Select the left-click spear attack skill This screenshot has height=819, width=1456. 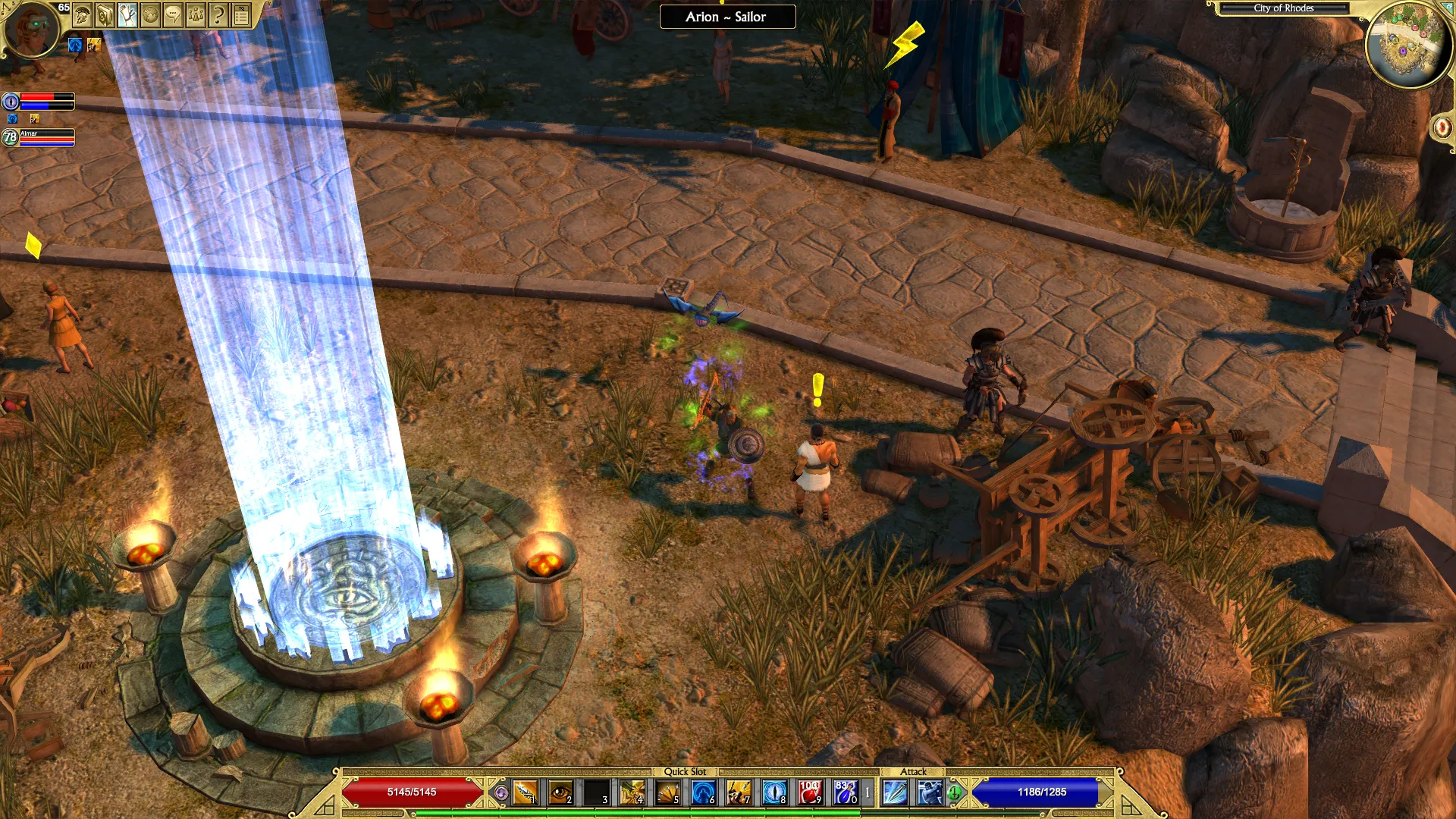point(895,792)
